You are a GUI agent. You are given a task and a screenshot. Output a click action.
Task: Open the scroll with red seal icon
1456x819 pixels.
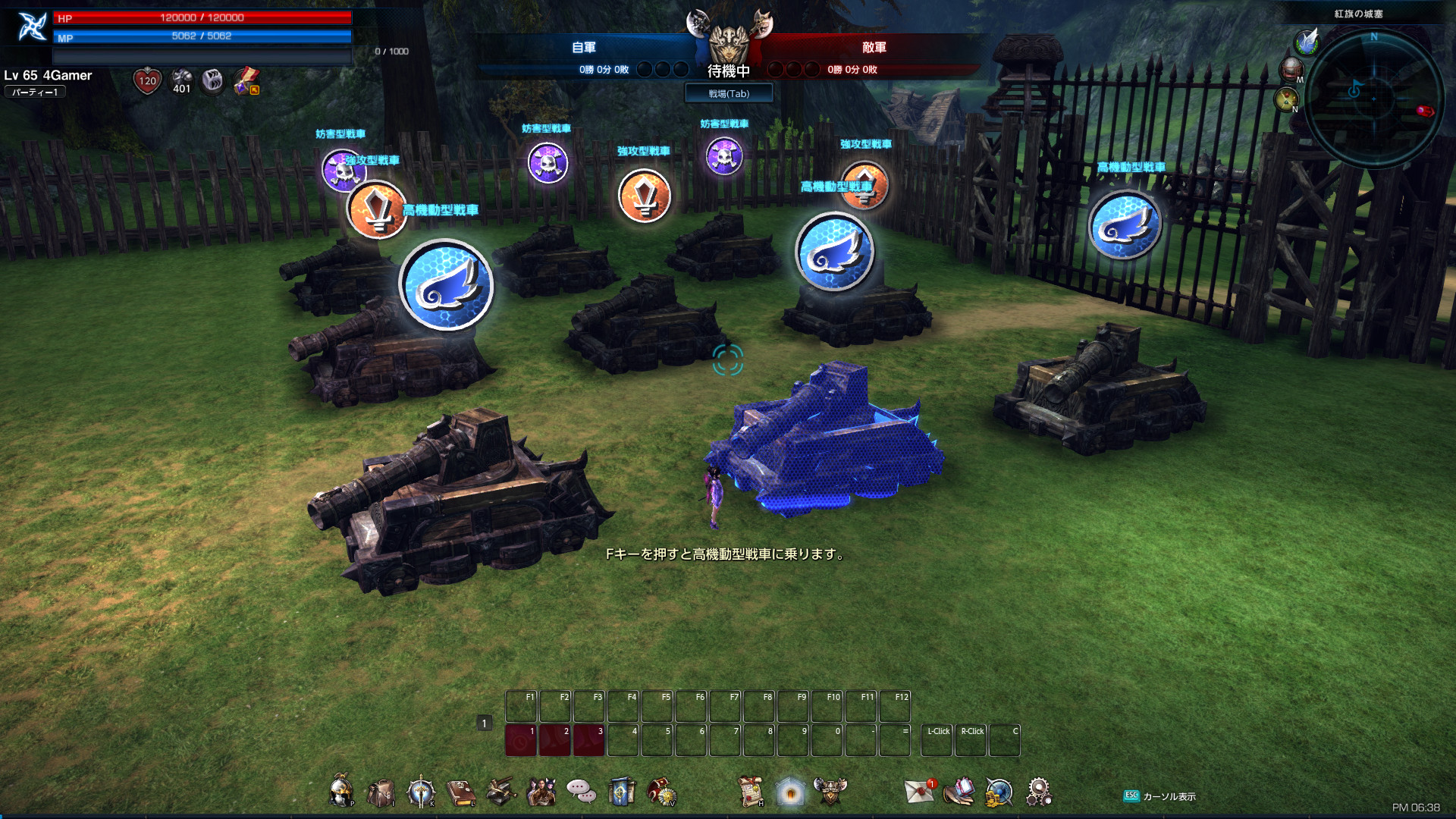click(751, 792)
